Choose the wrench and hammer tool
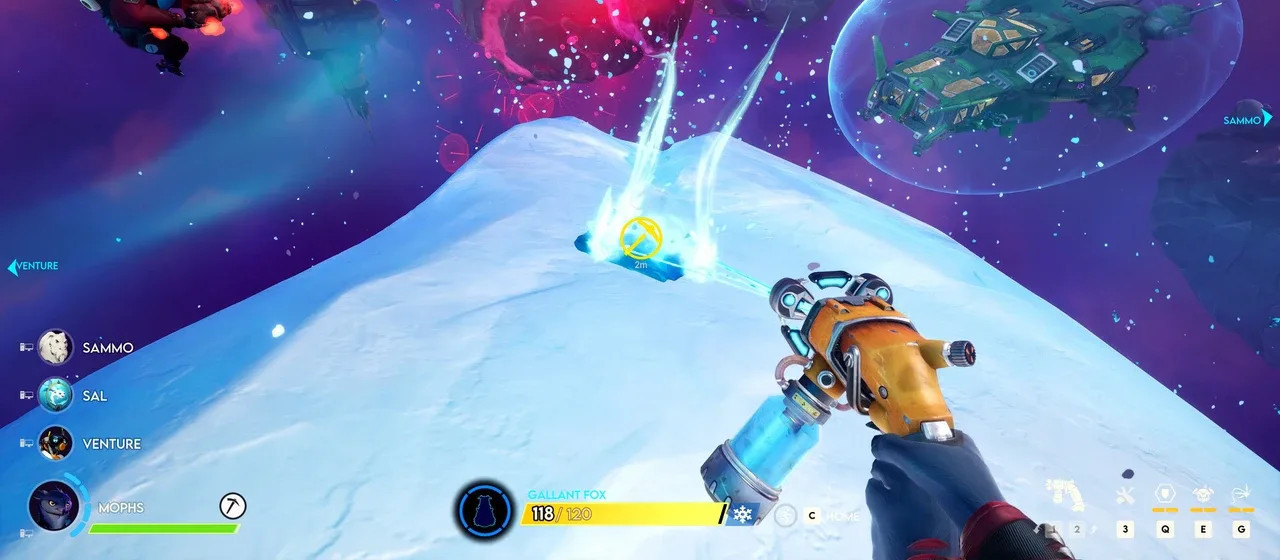 (1125, 495)
